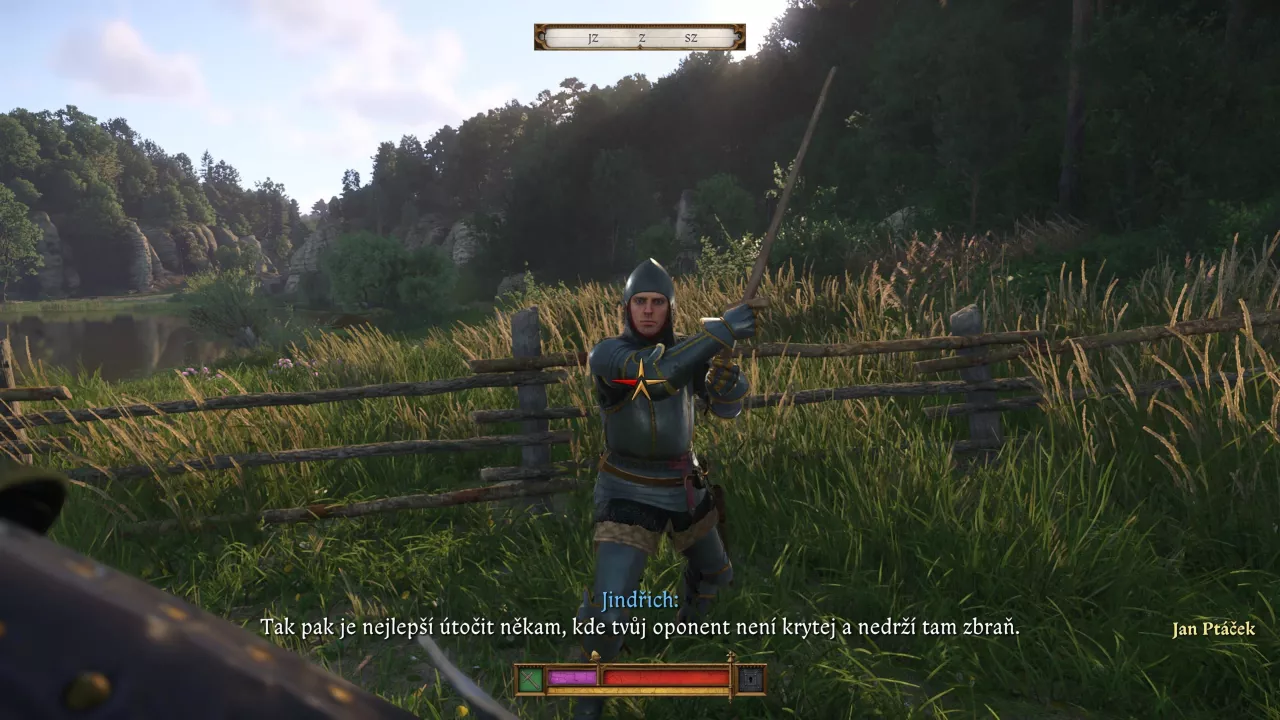
Task: Select the left decorative corner of the compass
Action: click(x=541, y=37)
